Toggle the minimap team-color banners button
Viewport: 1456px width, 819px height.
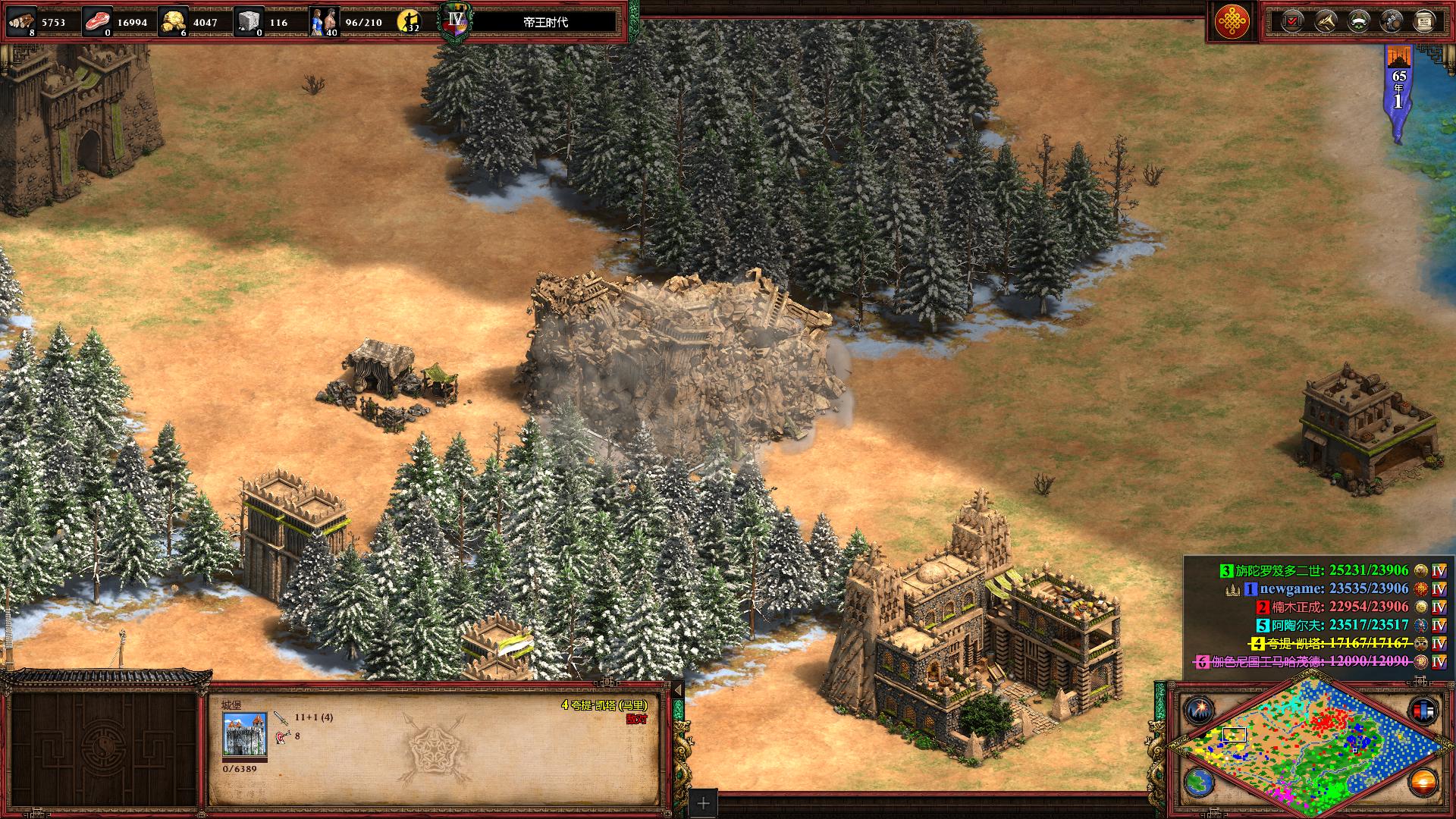tap(1422, 711)
